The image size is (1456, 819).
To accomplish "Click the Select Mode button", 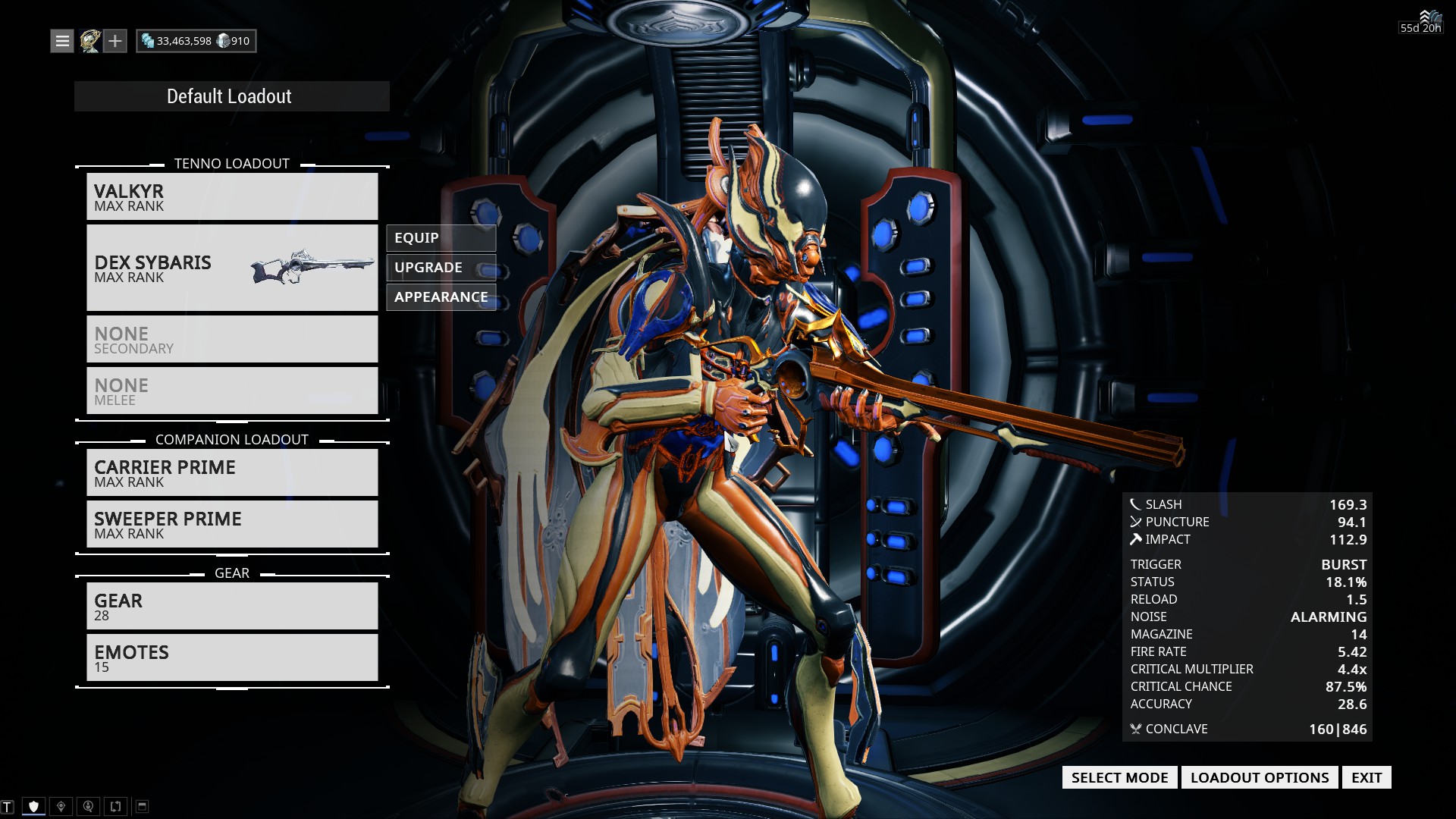I will tap(1119, 778).
